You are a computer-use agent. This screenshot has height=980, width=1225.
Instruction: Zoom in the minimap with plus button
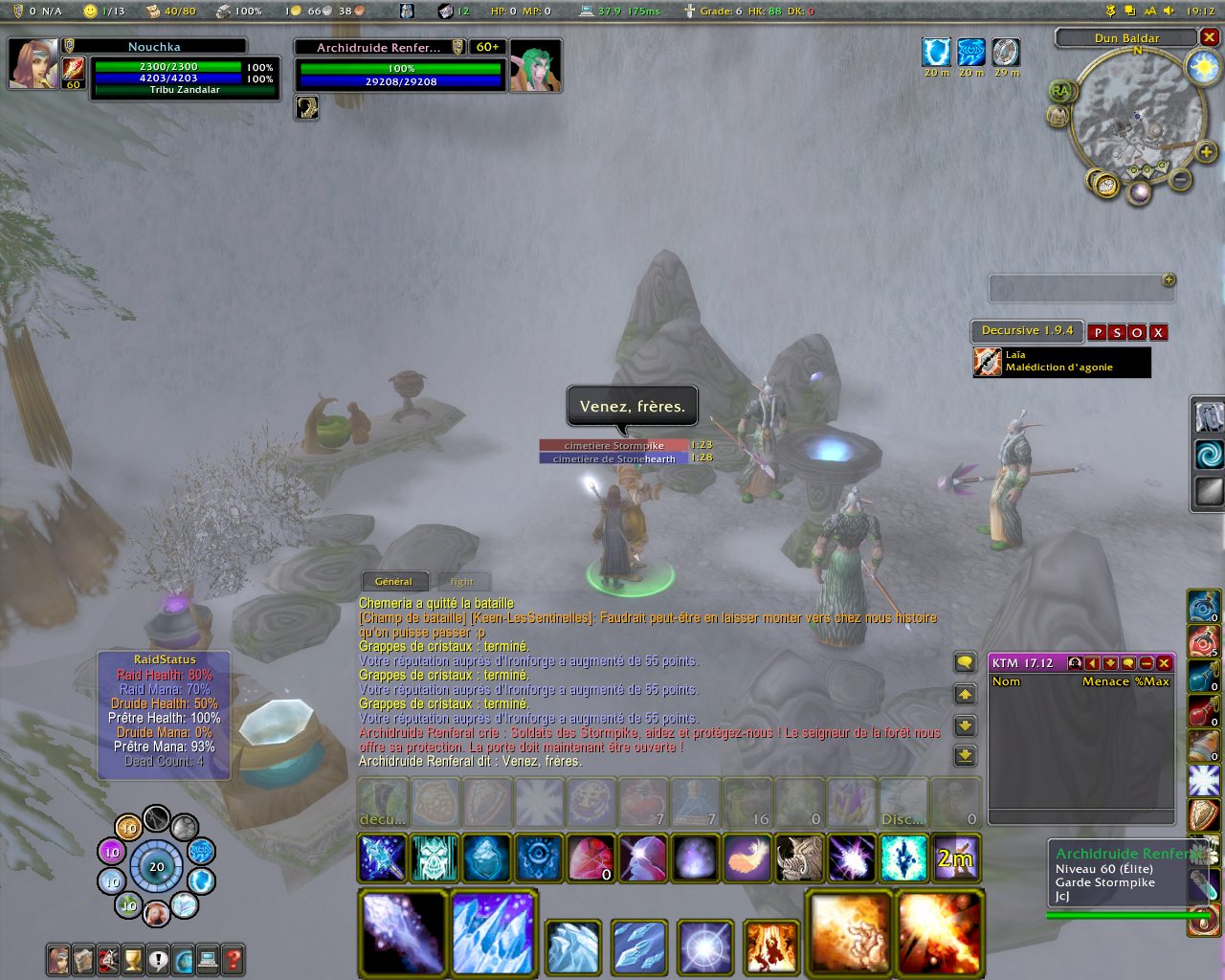(x=1206, y=152)
